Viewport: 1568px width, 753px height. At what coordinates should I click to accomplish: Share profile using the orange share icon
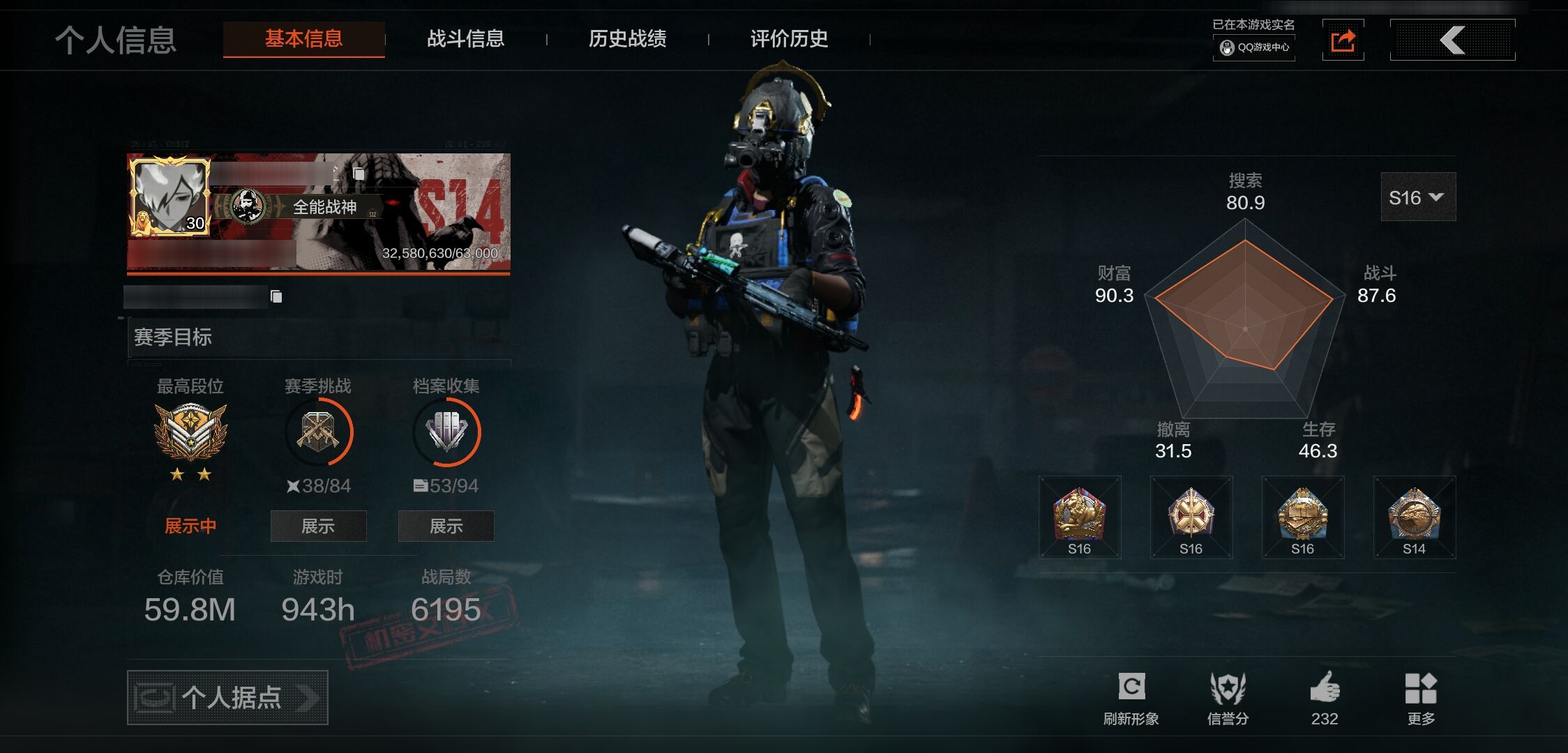coord(1343,40)
